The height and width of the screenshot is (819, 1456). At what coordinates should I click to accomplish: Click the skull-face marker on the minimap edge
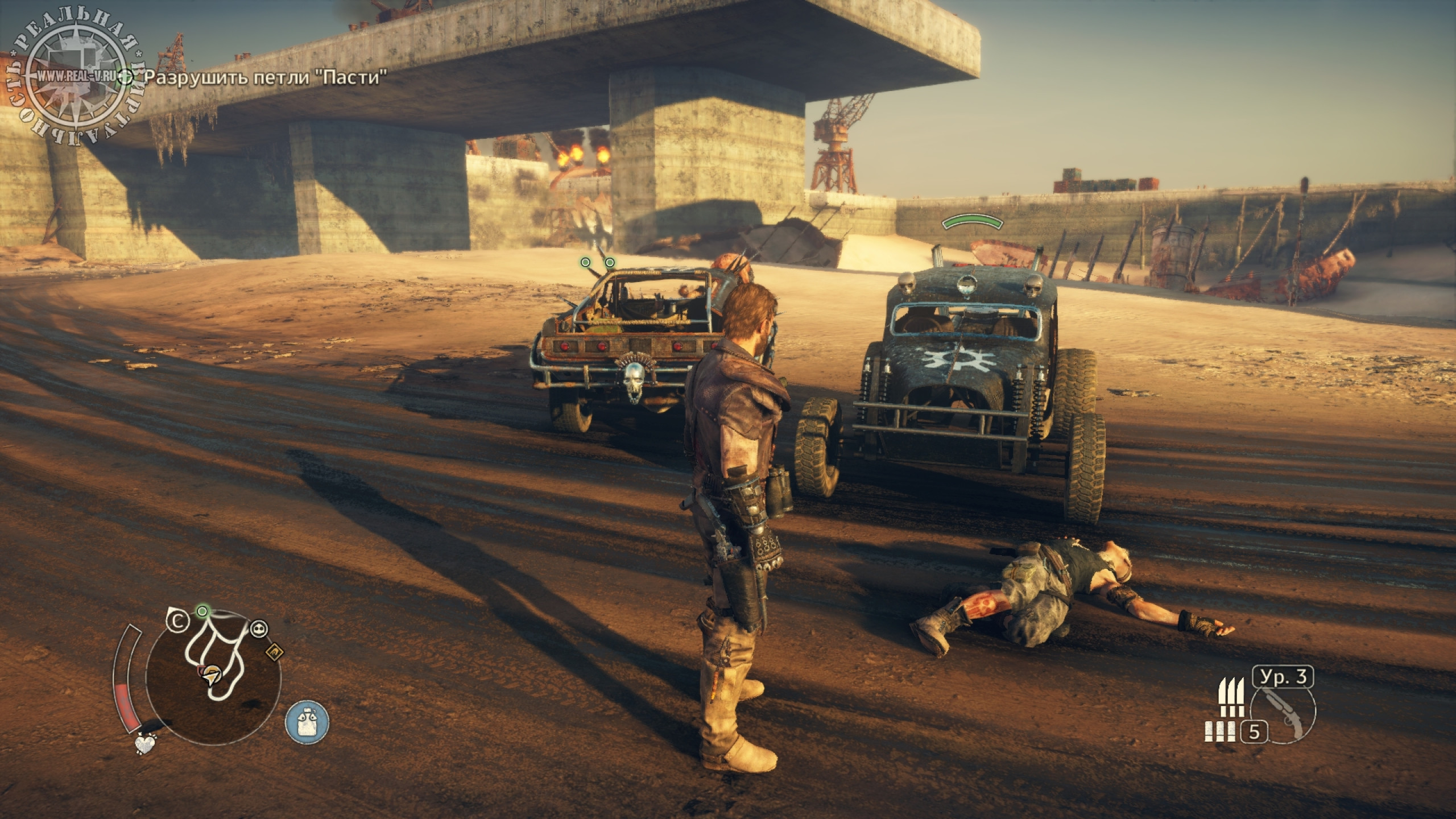(259, 628)
